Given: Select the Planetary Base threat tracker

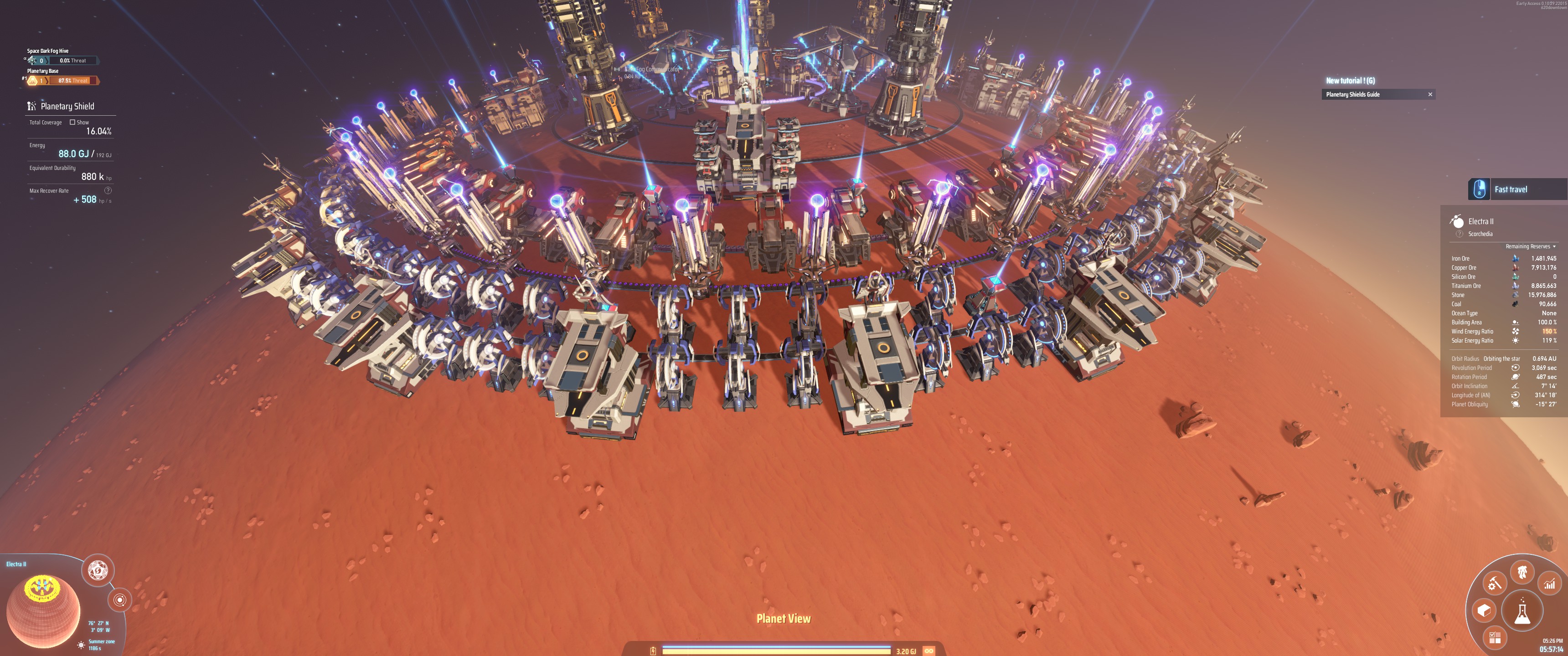Looking at the screenshot, I should 61,80.
